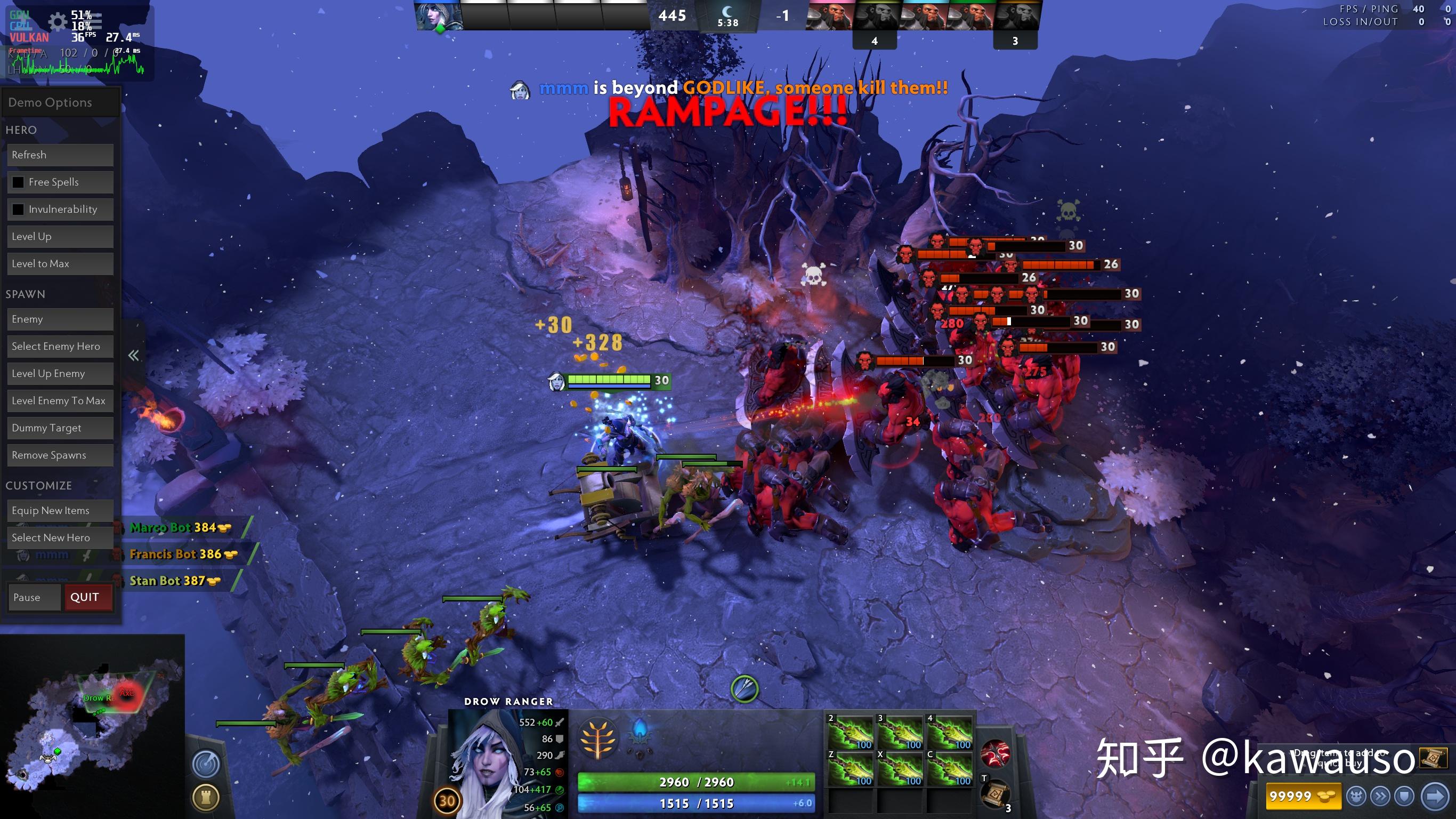Screen dimensions: 1456x819
Task: Quit the demo with QUIT button
Action: [x=88, y=597]
